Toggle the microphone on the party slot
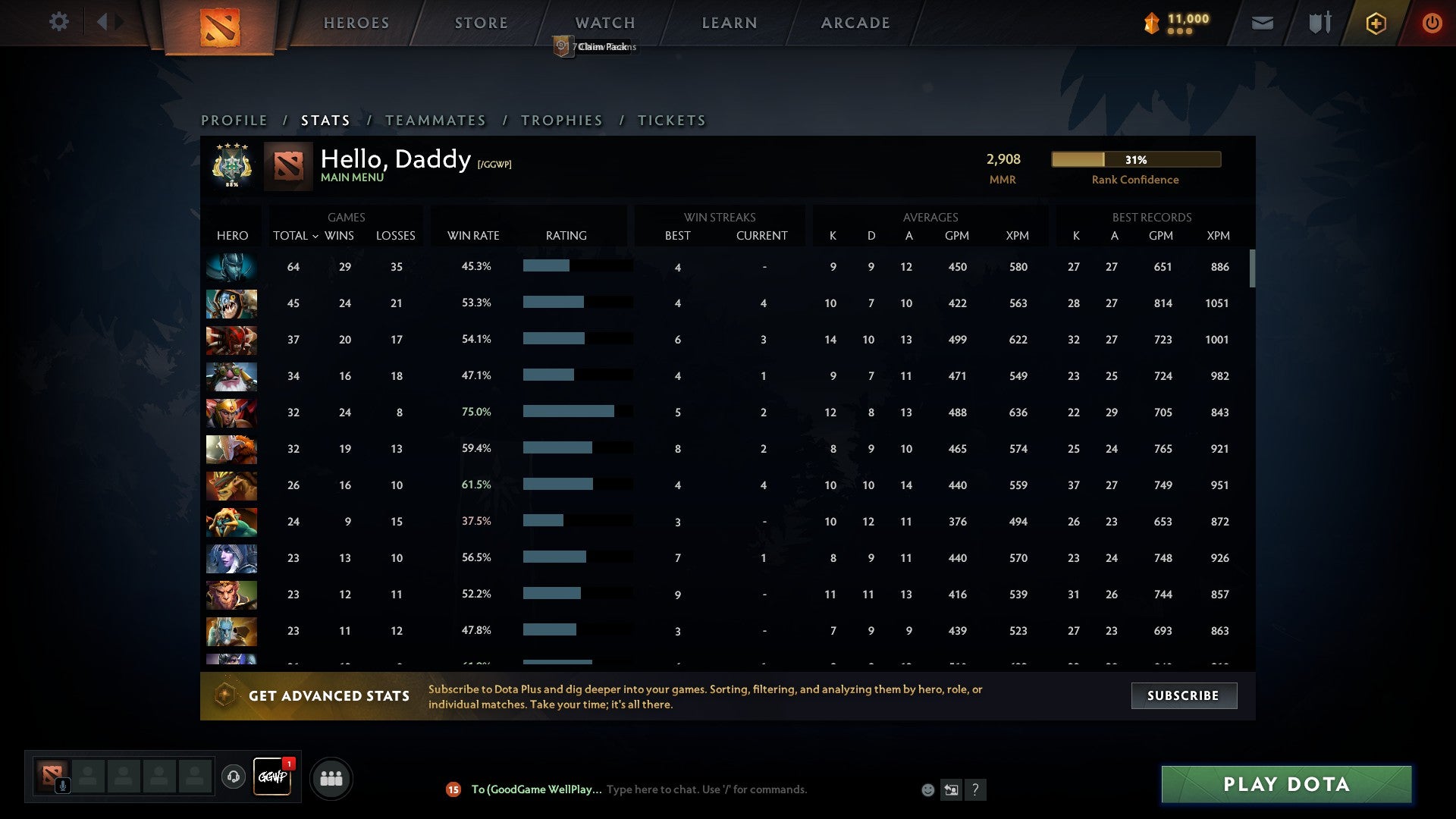The width and height of the screenshot is (1456, 819). (63, 785)
